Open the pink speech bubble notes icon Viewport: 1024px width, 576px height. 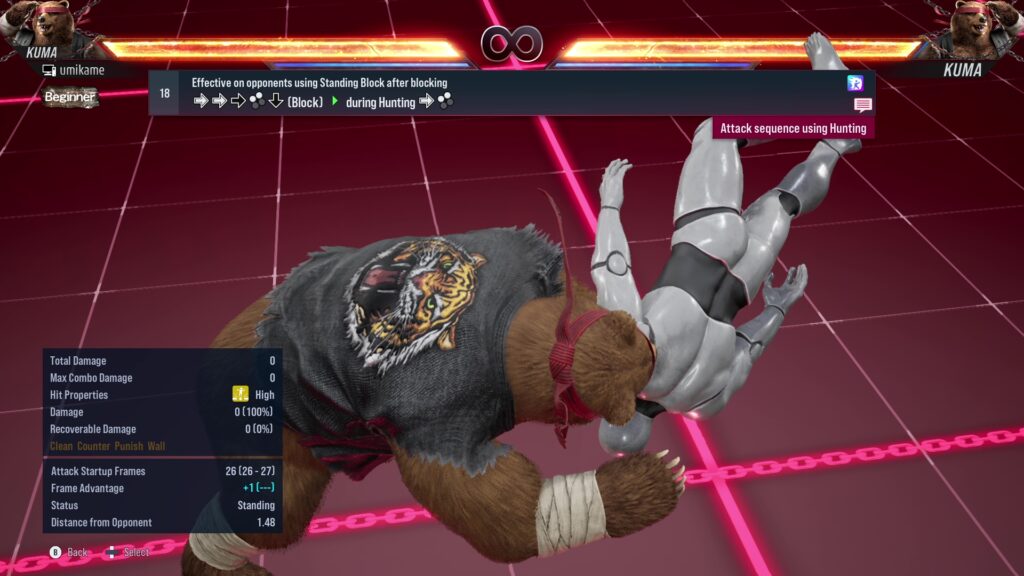[x=862, y=105]
